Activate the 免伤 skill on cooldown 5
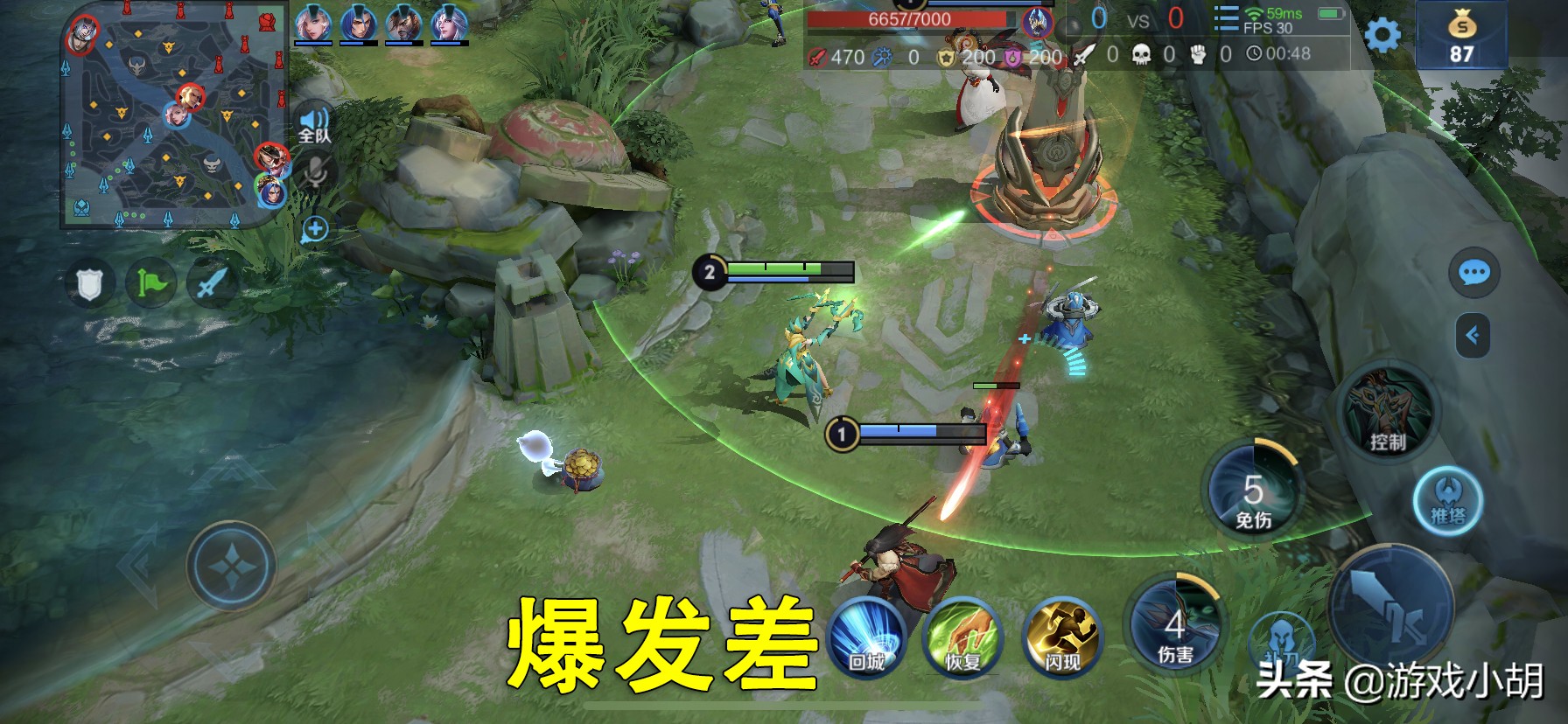Screen dimensions: 1568x724 coord(1255,491)
